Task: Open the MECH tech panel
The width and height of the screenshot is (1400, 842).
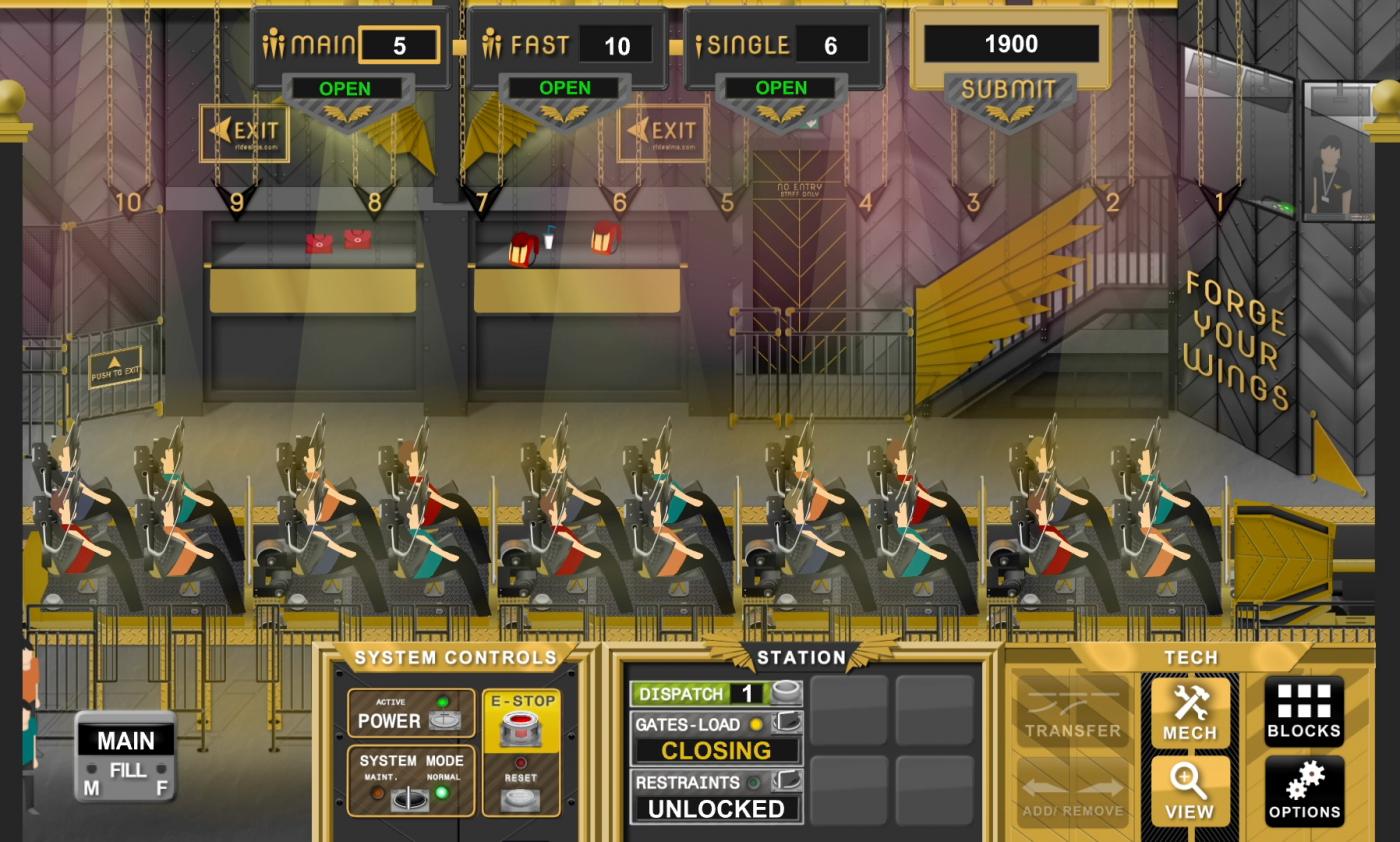Action: (x=1189, y=711)
